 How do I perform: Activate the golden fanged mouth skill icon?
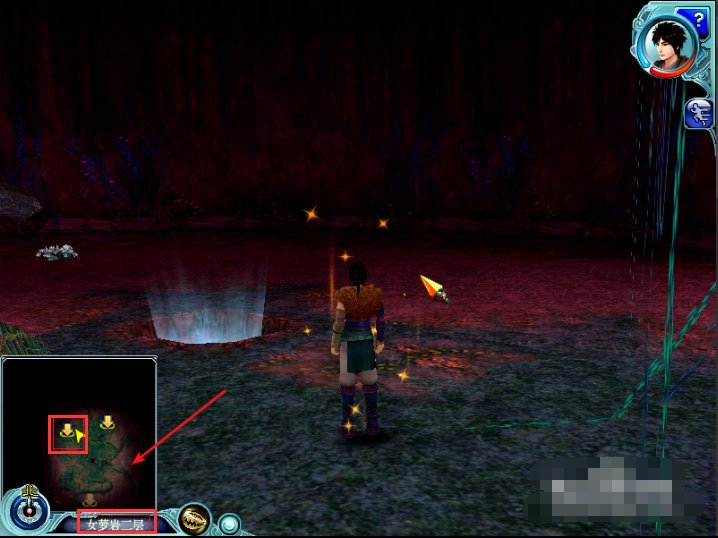coord(195,520)
